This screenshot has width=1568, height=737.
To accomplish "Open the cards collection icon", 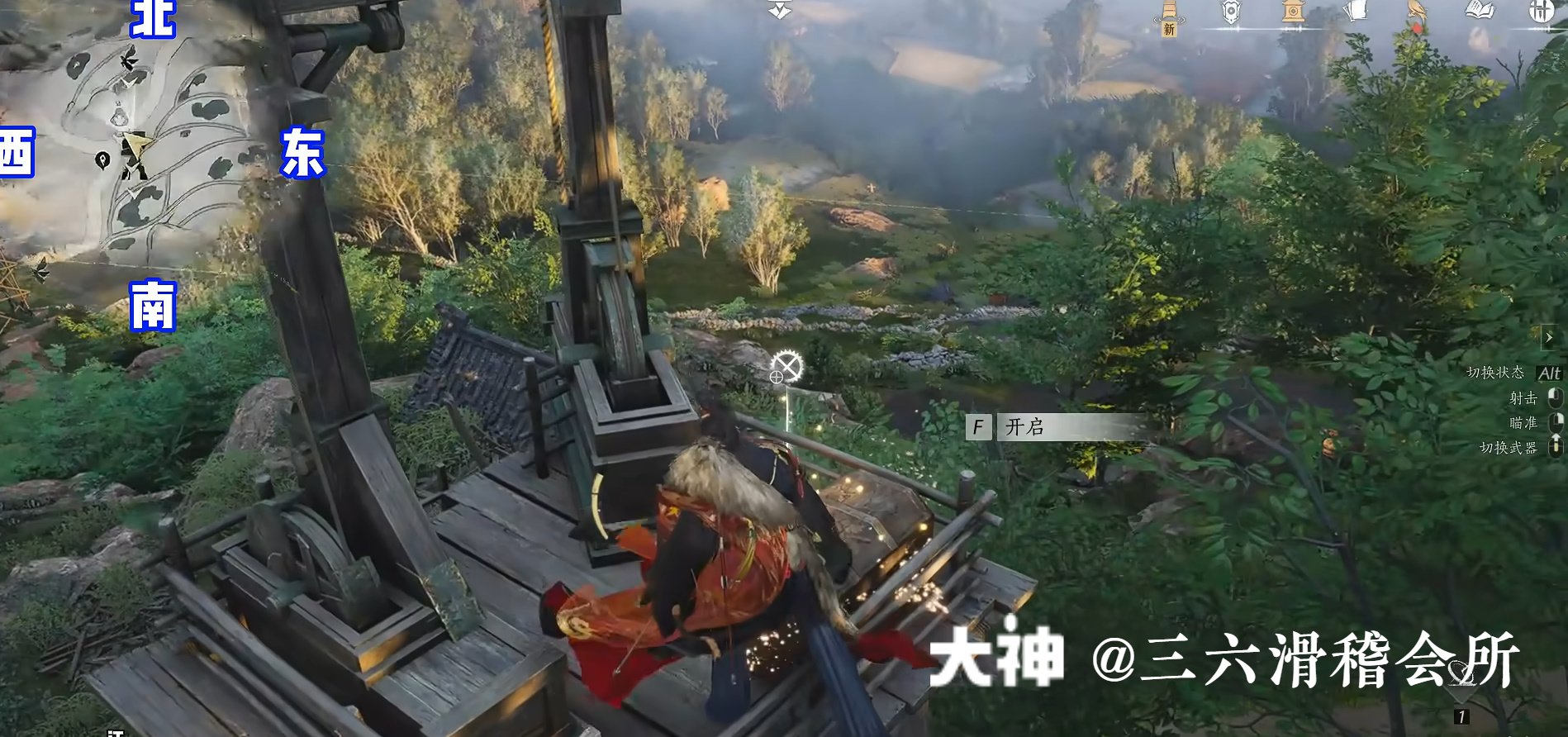I will pyautogui.click(x=1356, y=10).
